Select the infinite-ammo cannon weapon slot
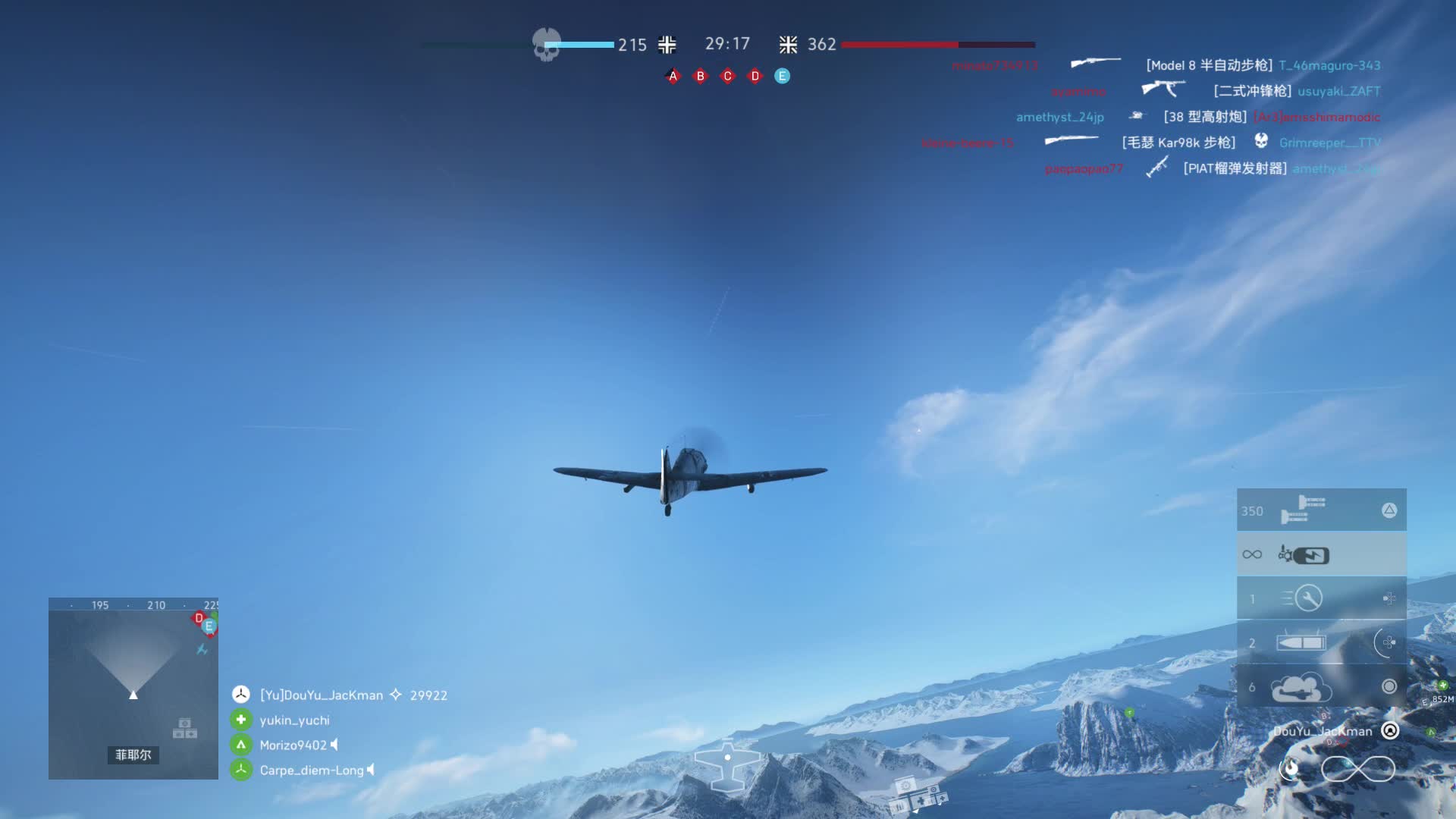The width and height of the screenshot is (1456, 819). 1321,555
